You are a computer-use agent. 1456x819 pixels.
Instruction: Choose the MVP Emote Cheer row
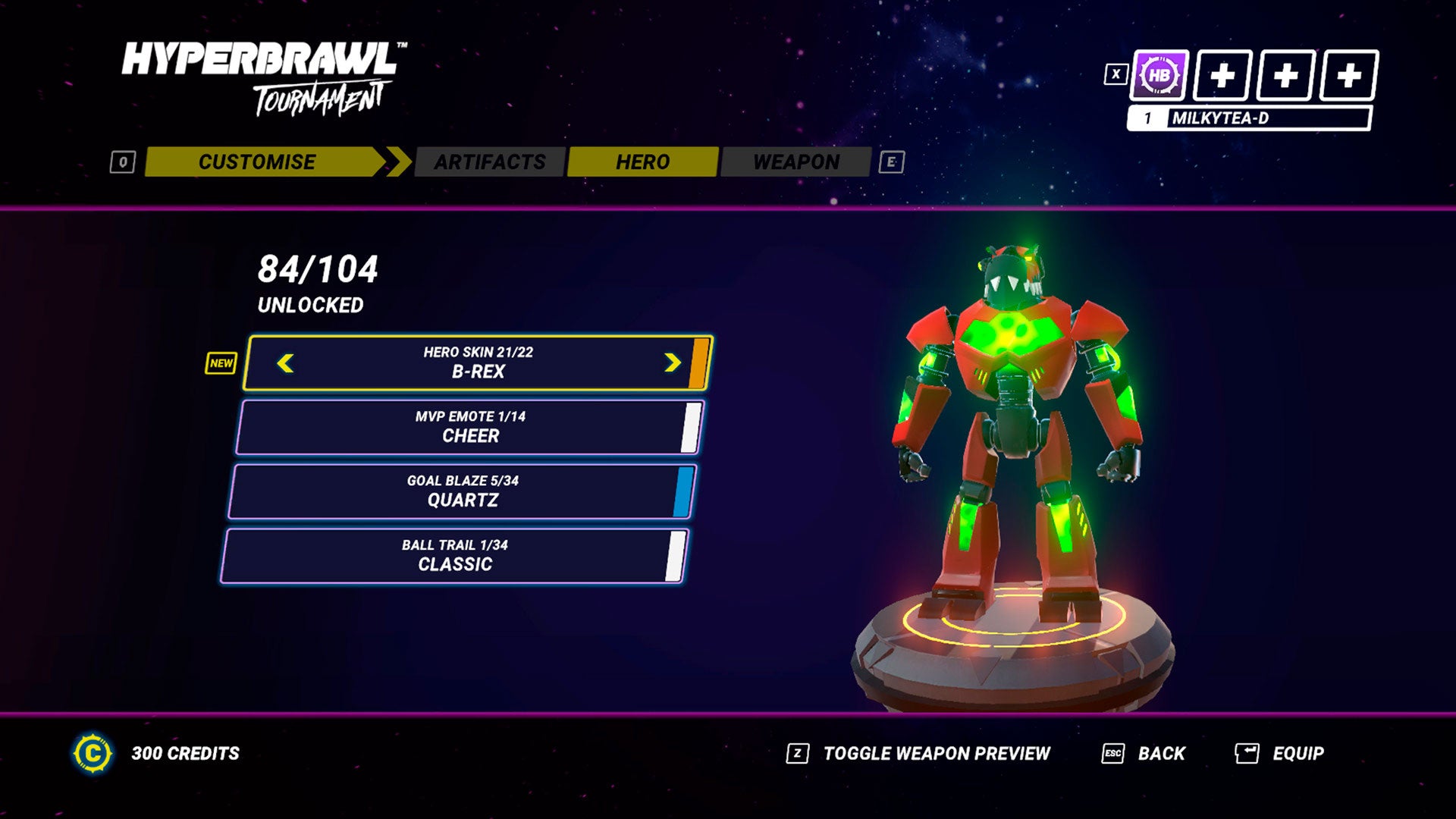[x=469, y=427]
